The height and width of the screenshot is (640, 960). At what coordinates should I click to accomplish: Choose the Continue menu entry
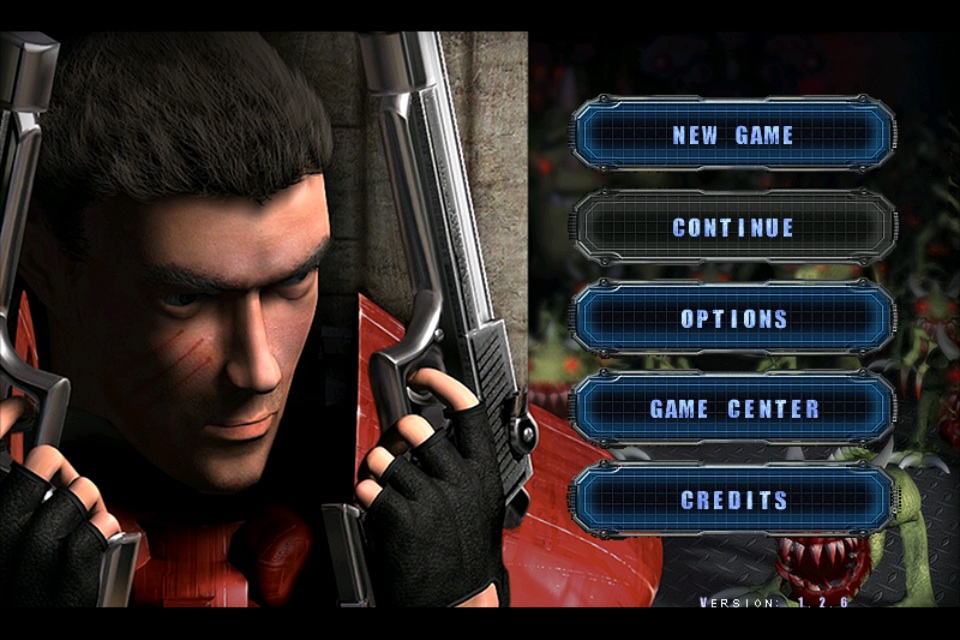[x=733, y=228]
